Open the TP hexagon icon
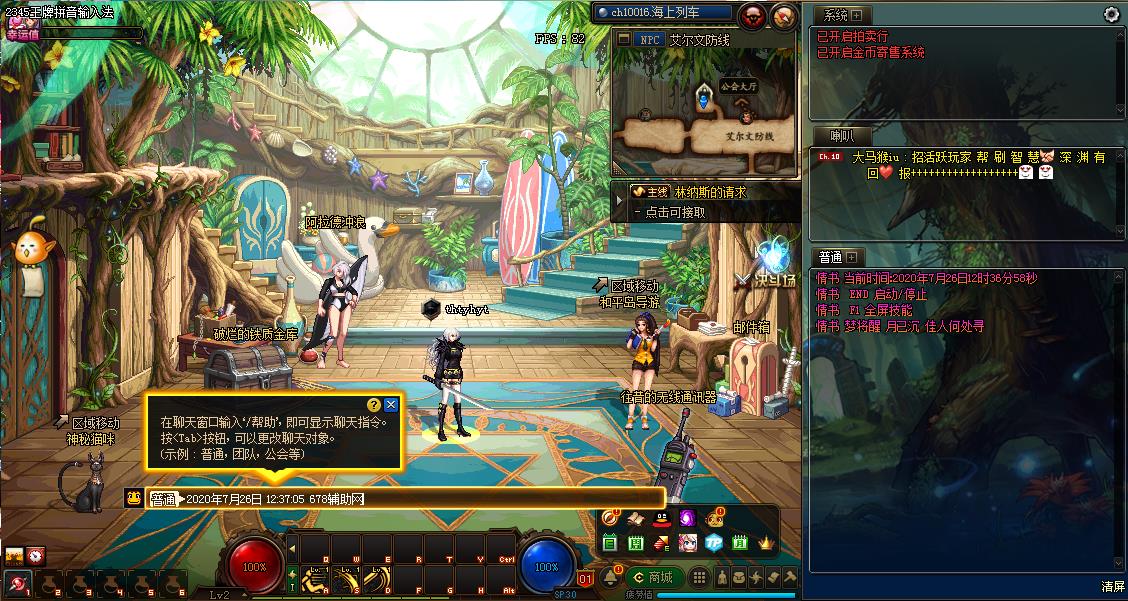The width and height of the screenshot is (1128, 601). click(713, 543)
